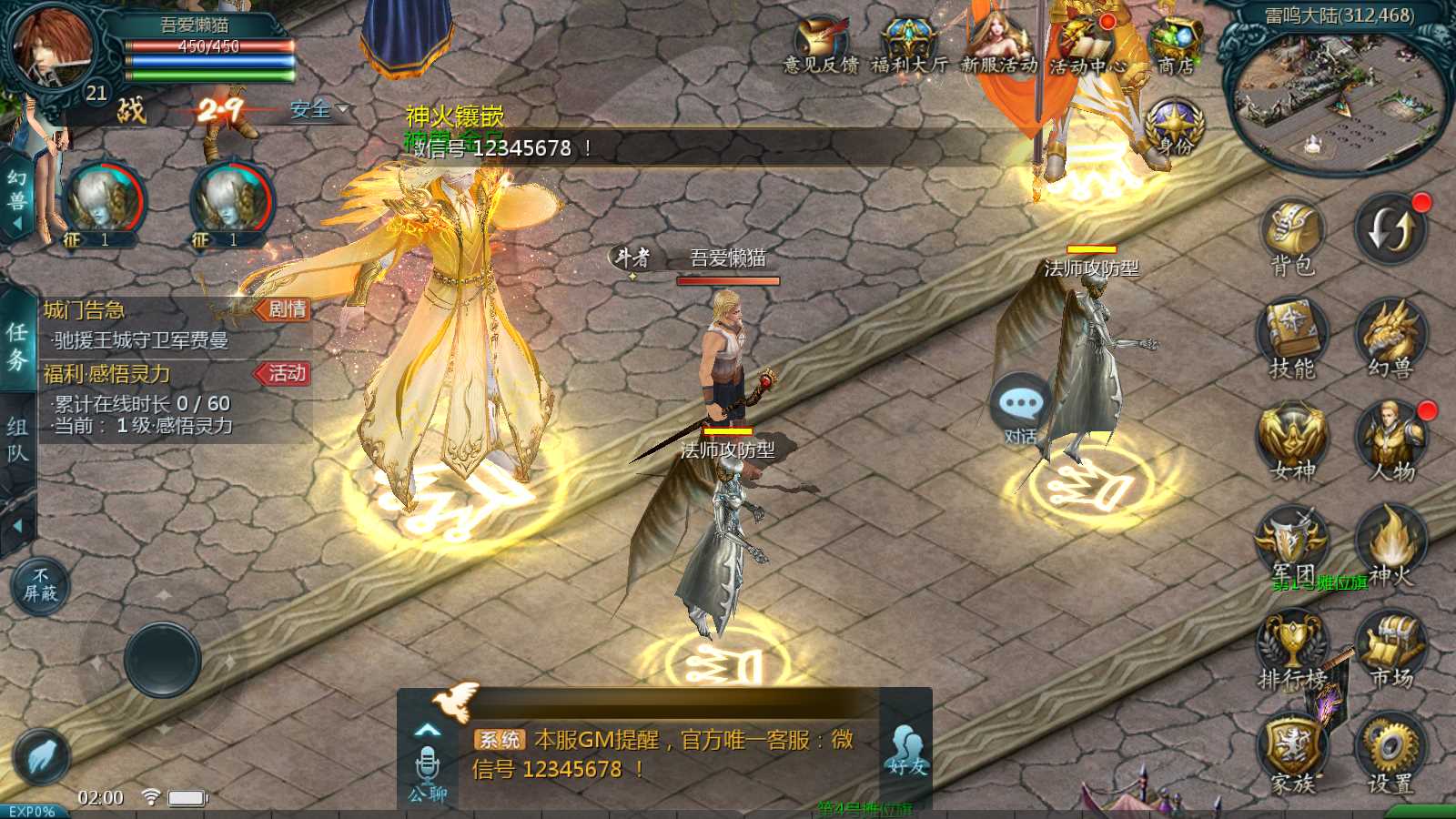Open the 活动中心 event center
The image size is (1456, 819).
(x=1087, y=45)
